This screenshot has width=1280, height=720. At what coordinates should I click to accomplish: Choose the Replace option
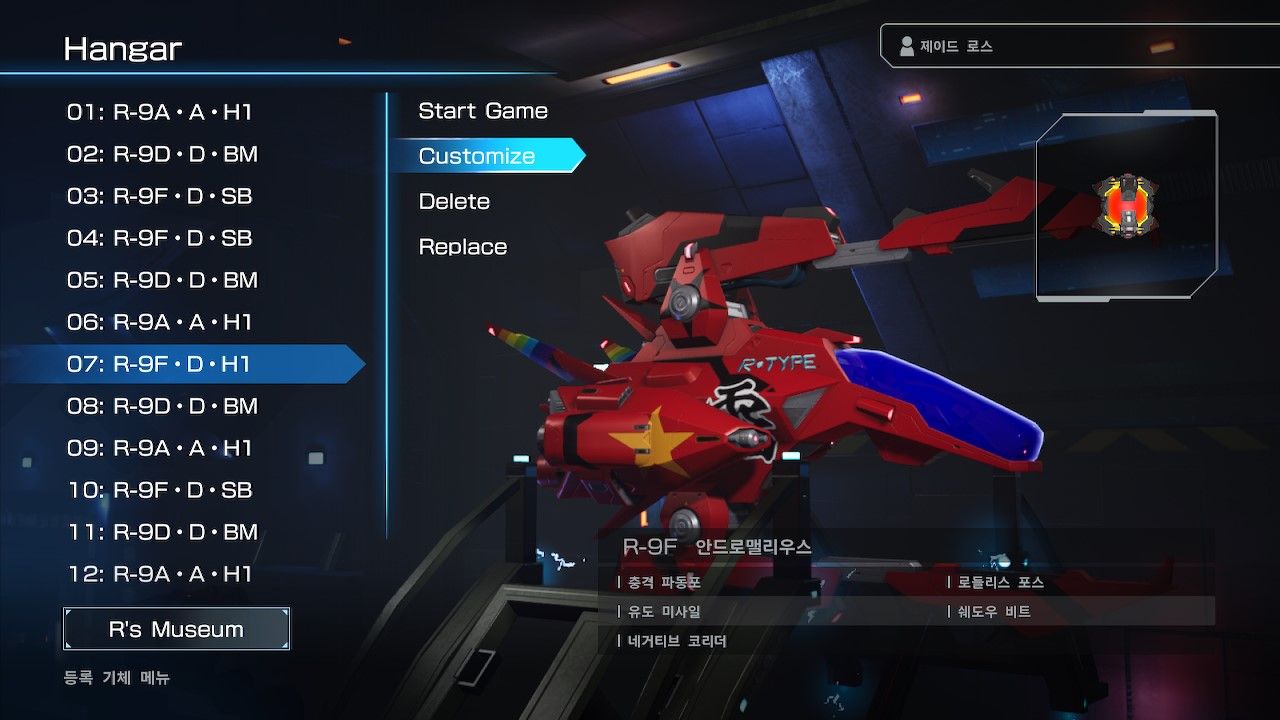tap(463, 247)
